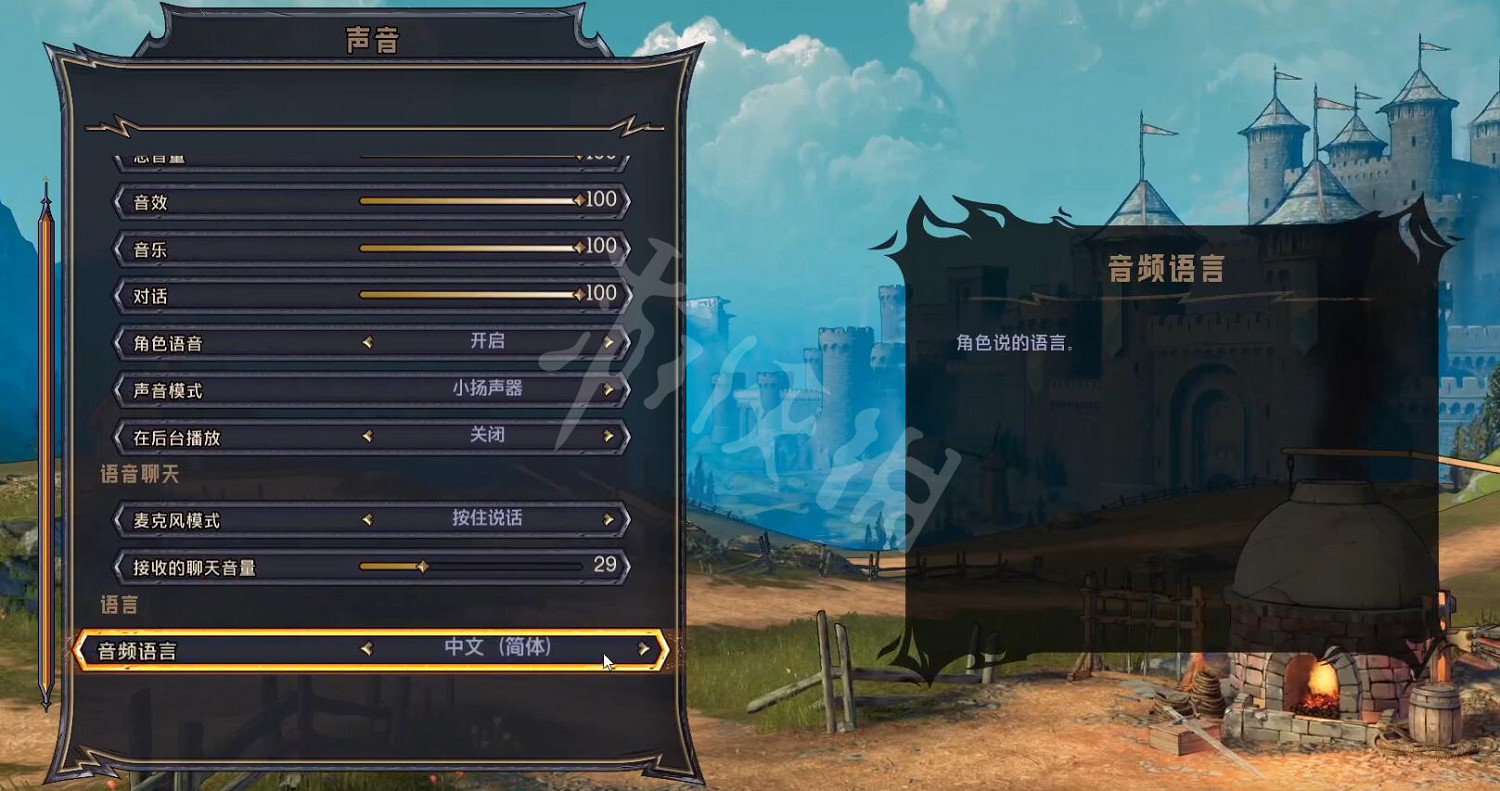The height and width of the screenshot is (791, 1500).
Task: Click the right arrow next to 角色语音
Action: coord(609,342)
